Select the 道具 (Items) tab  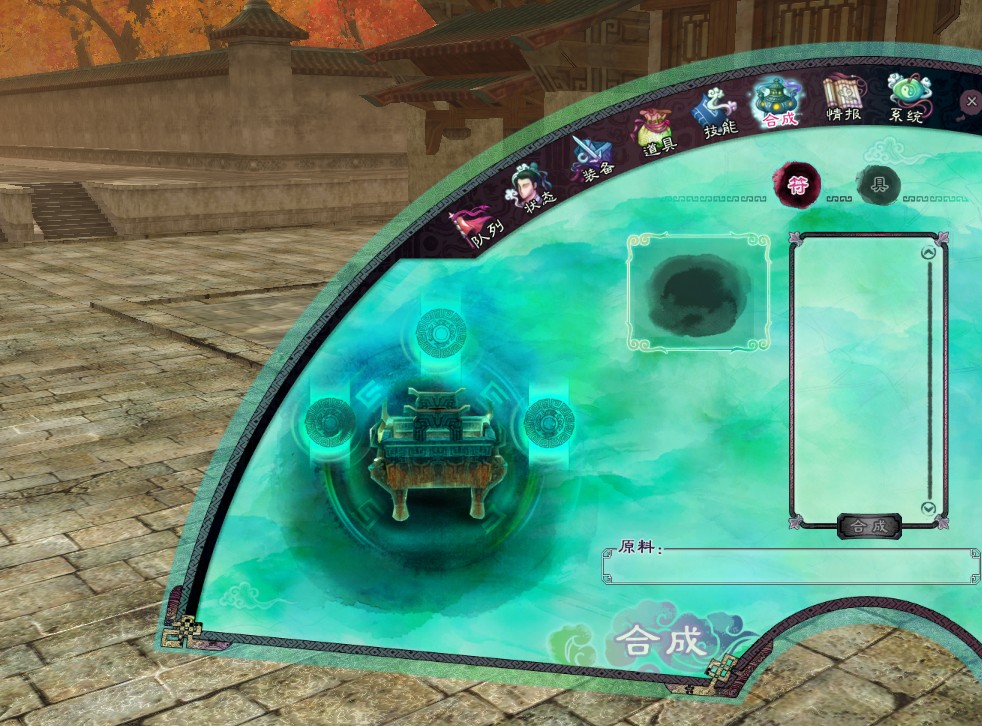tap(656, 133)
